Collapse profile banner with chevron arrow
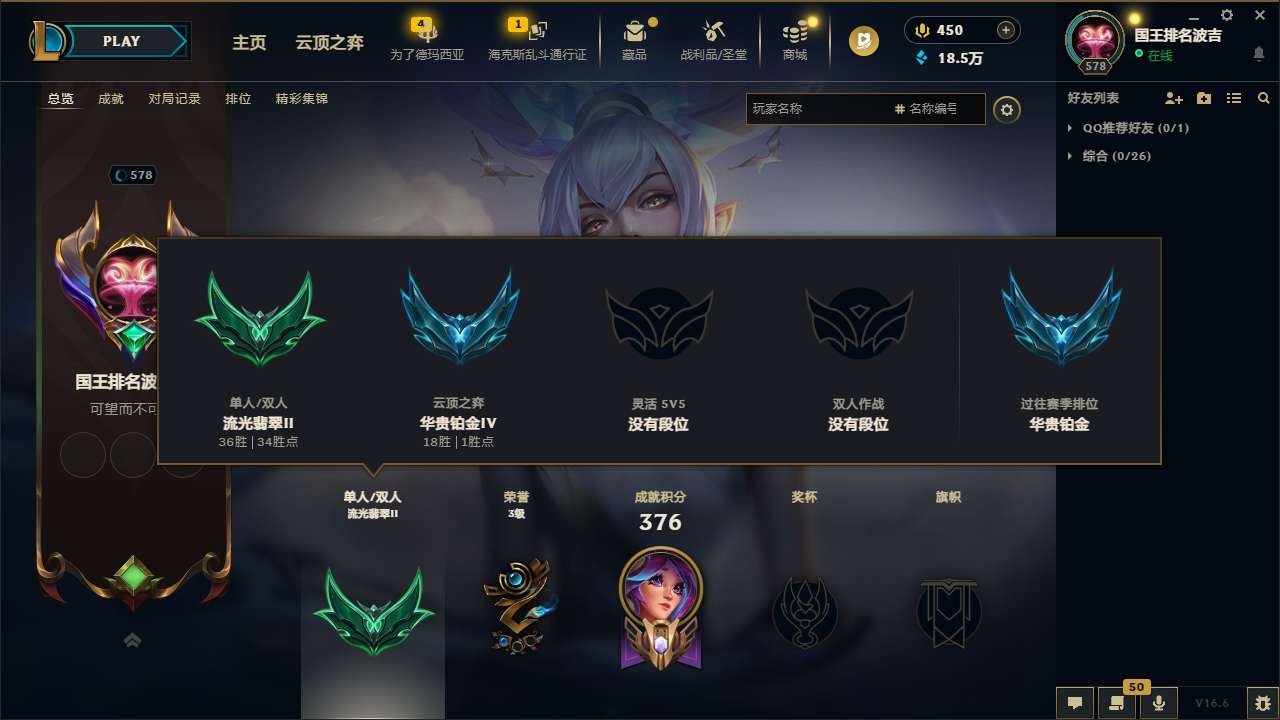 point(133,640)
